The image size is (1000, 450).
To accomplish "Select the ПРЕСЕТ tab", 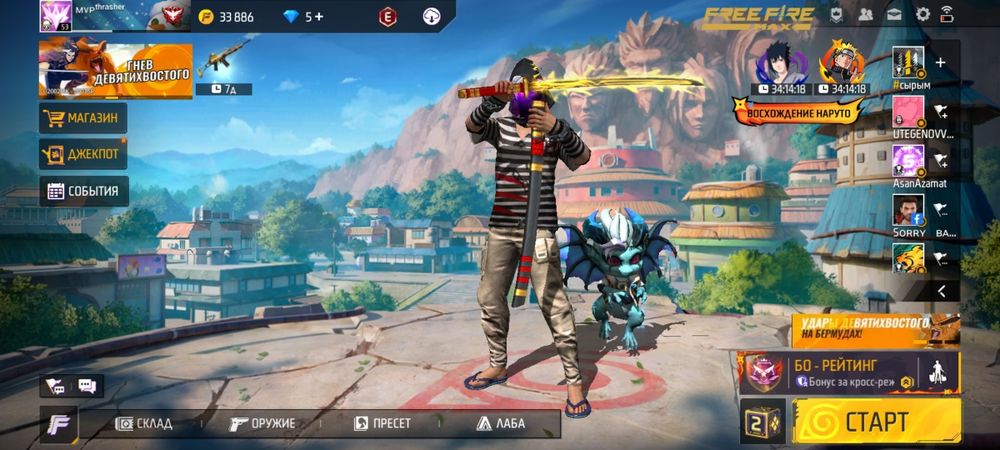I will (x=383, y=423).
